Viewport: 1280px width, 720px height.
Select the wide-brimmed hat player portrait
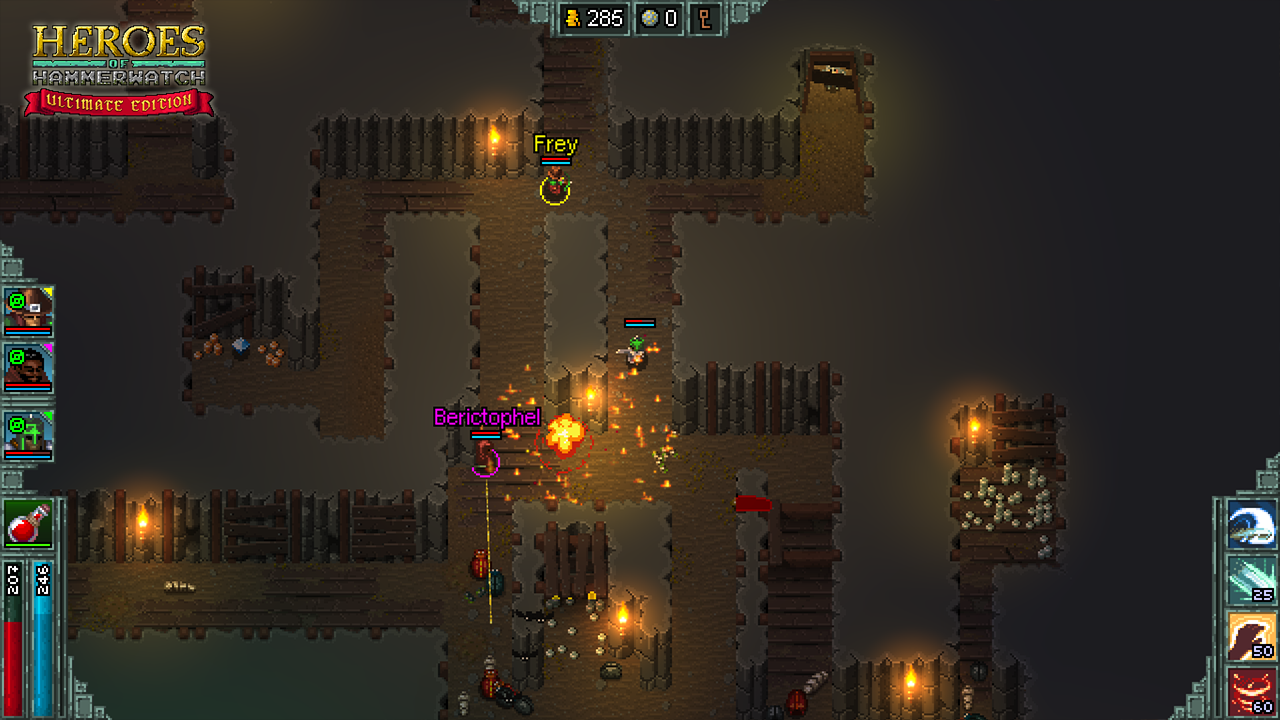[x=28, y=310]
